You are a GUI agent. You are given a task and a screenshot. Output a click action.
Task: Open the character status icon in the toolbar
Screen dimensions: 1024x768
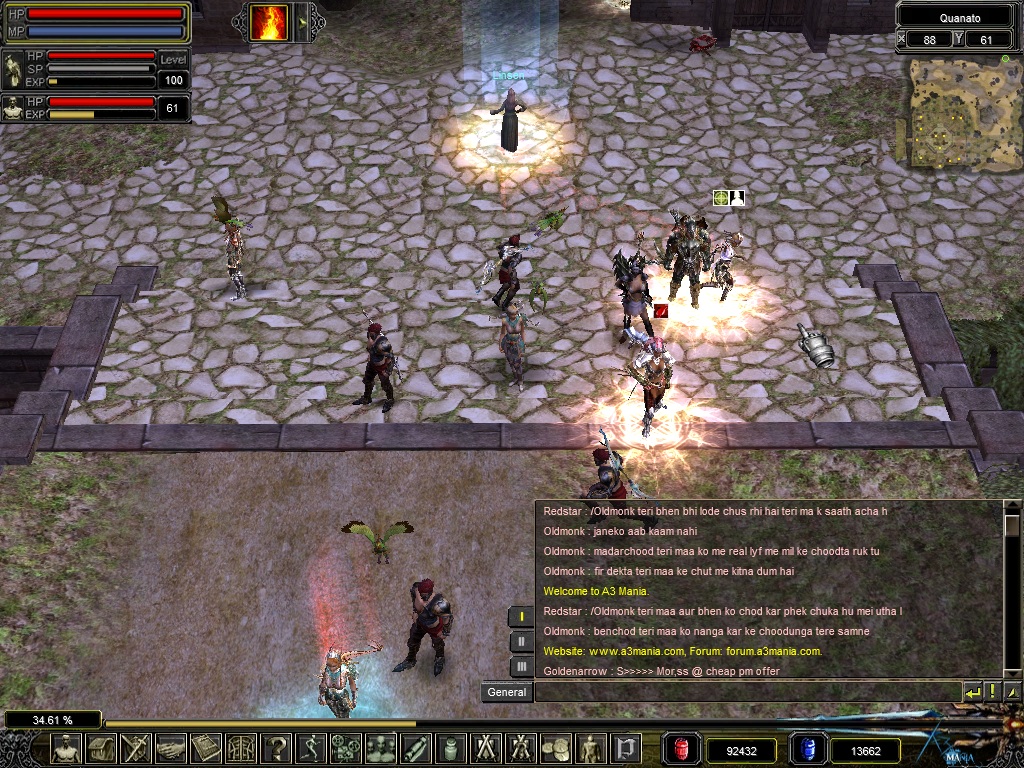tap(66, 747)
